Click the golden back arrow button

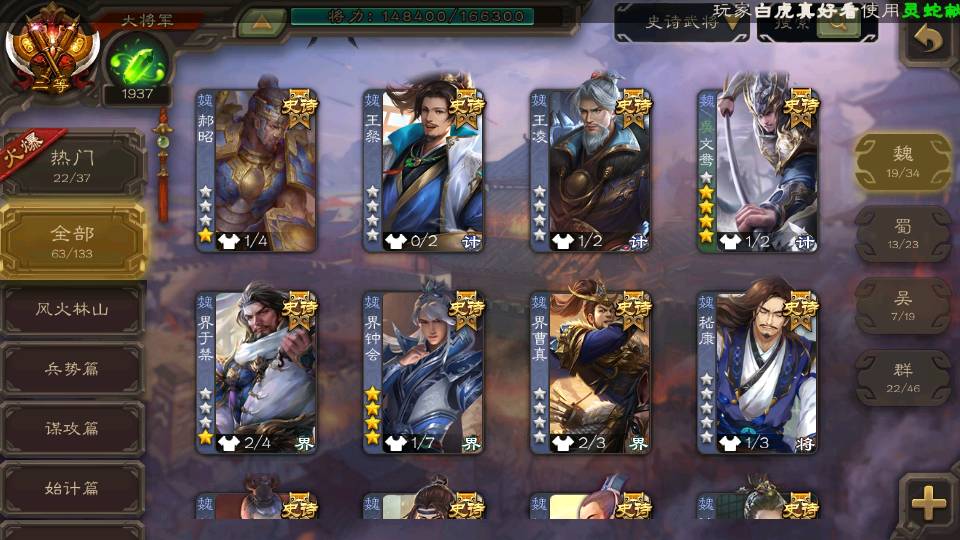click(x=928, y=40)
